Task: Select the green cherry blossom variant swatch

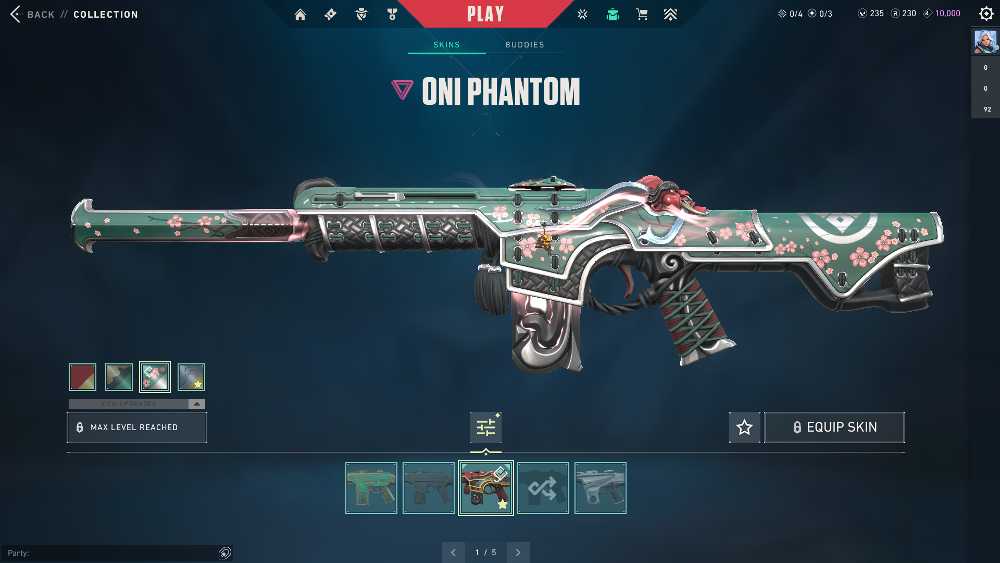Action: [155, 376]
